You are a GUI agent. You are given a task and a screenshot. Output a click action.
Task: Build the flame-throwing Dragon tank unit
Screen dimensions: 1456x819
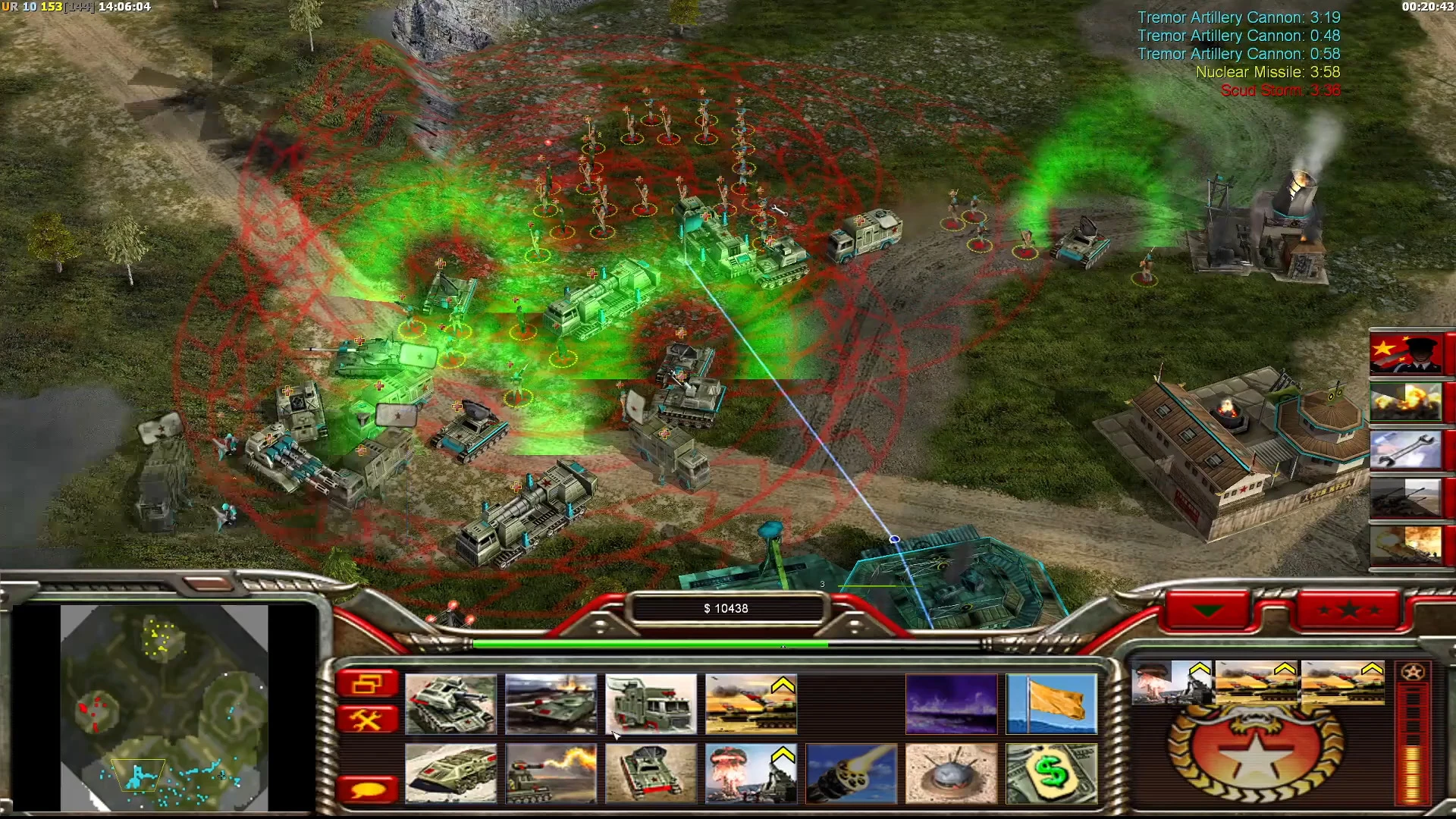tap(551, 773)
